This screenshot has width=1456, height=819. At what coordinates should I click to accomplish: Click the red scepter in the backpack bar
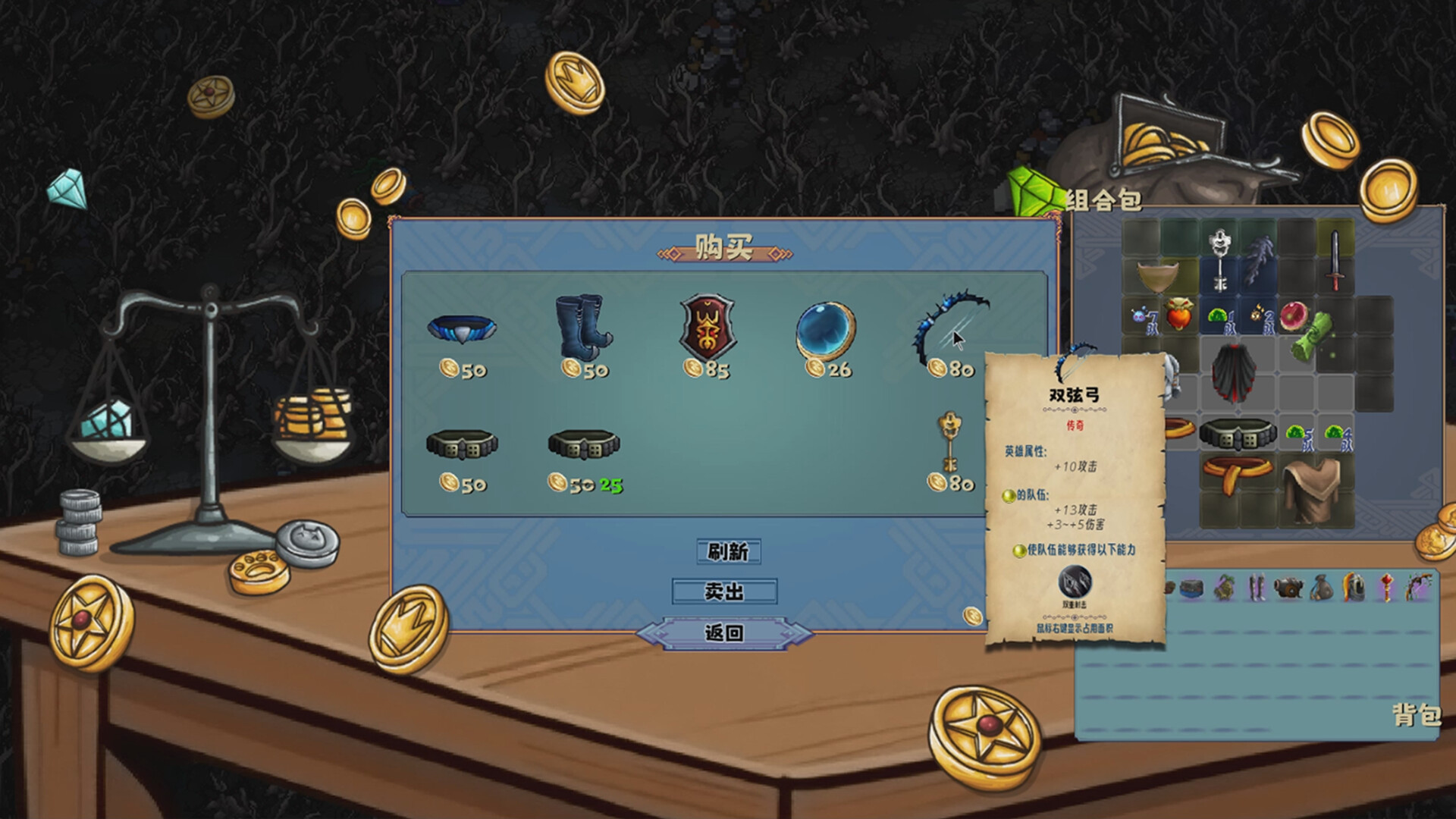click(x=1388, y=588)
